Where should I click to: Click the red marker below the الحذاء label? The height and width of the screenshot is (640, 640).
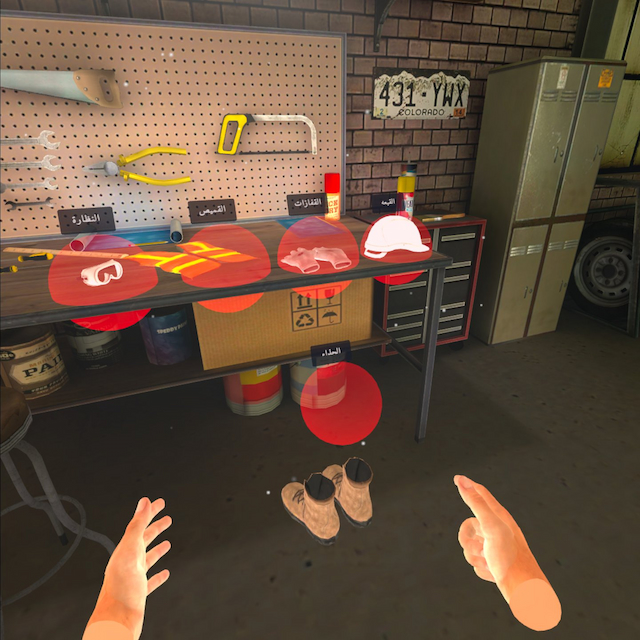click(341, 403)
